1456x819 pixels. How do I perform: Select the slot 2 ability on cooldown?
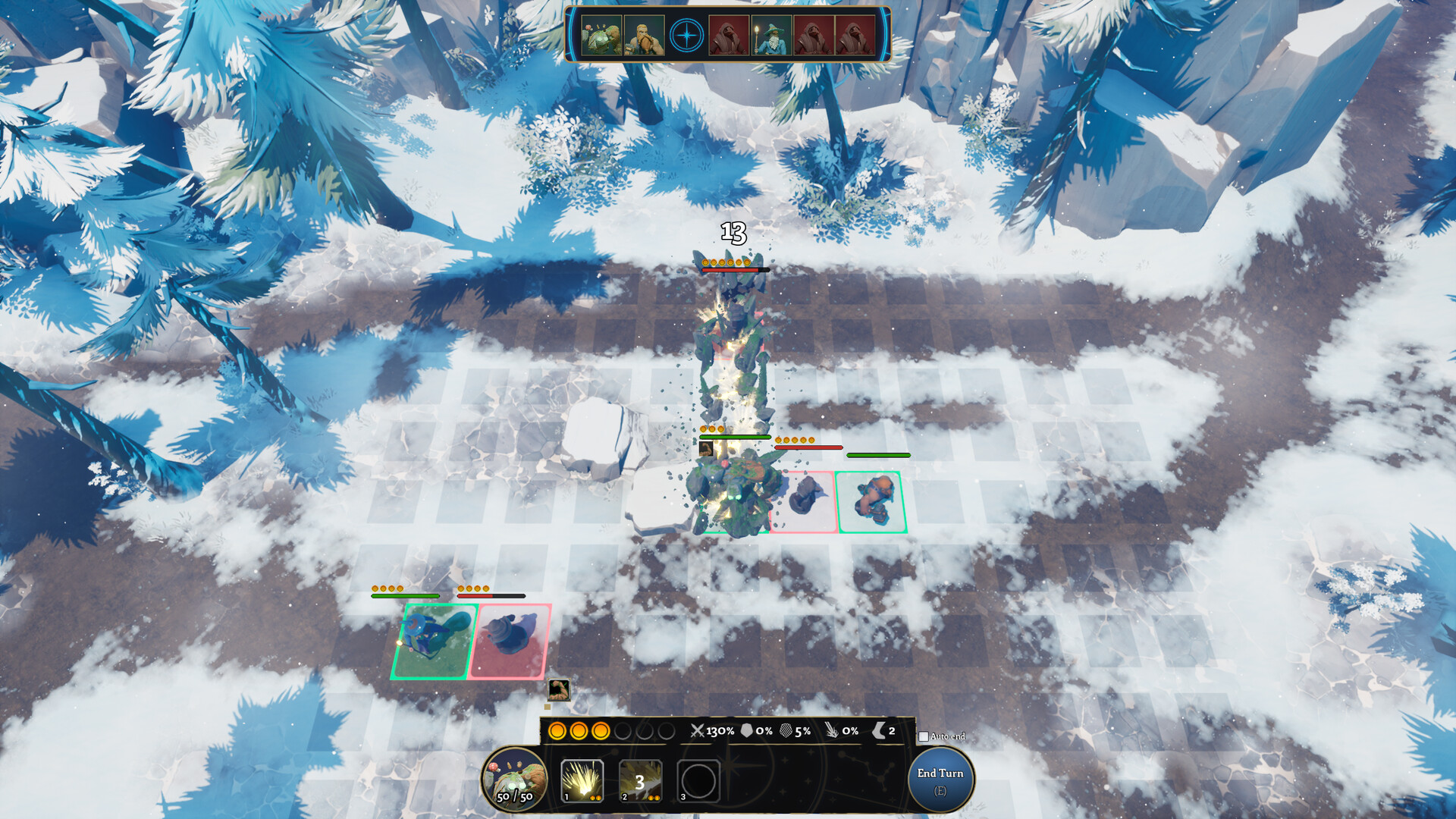click(640, 780)
